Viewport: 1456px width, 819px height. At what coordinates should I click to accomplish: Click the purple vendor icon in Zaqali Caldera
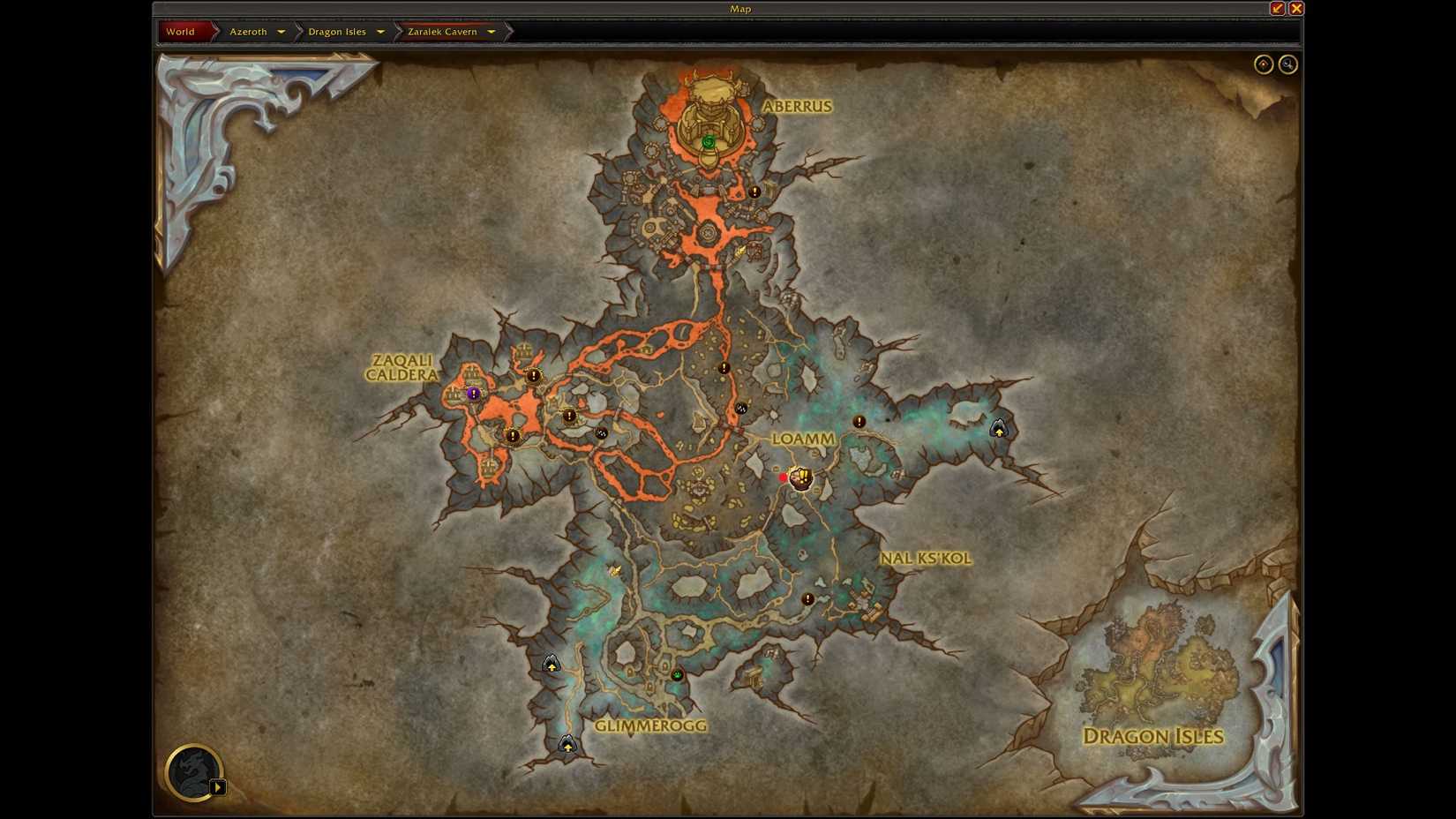(x=475, y=394)
